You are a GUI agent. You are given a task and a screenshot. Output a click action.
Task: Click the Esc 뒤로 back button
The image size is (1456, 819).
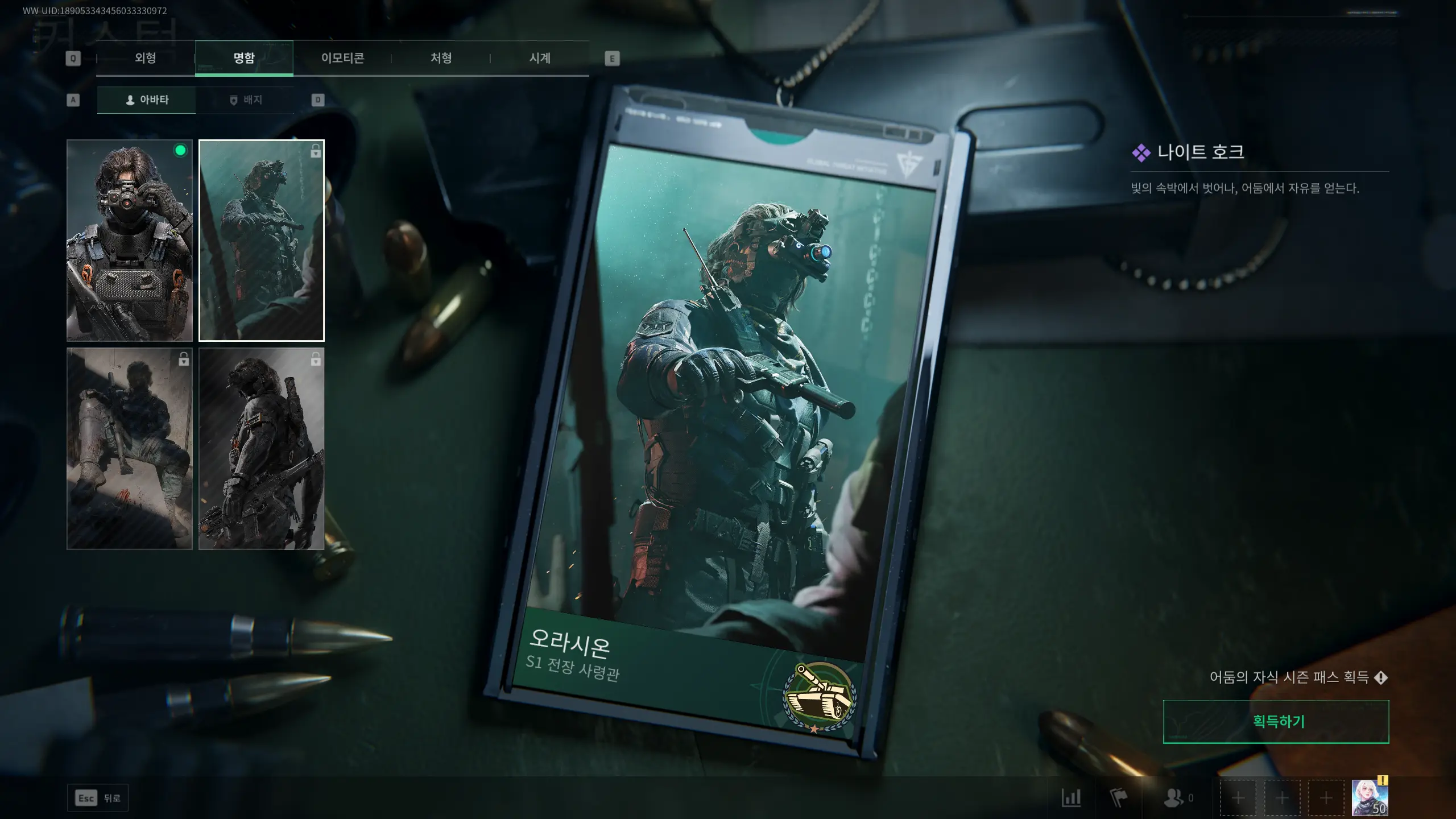point(97,797)
